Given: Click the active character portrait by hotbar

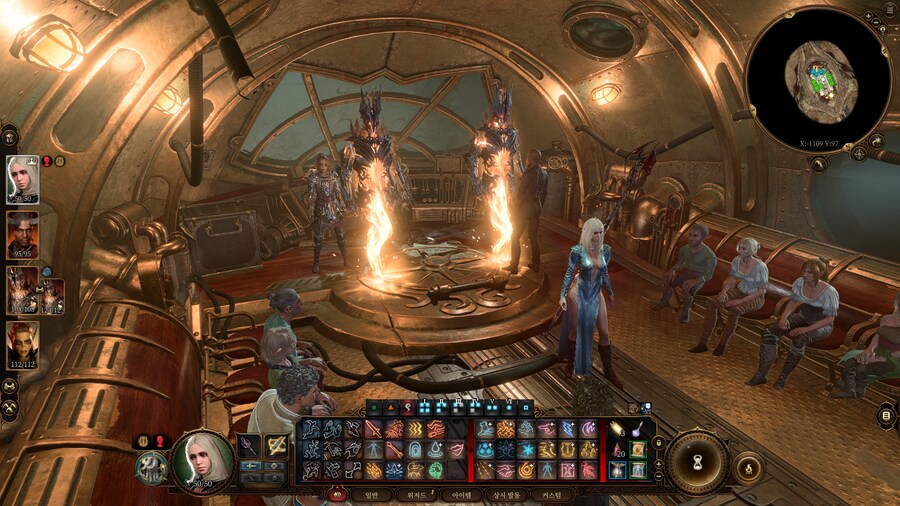Looking at the screenshot, I should (203, 462).
